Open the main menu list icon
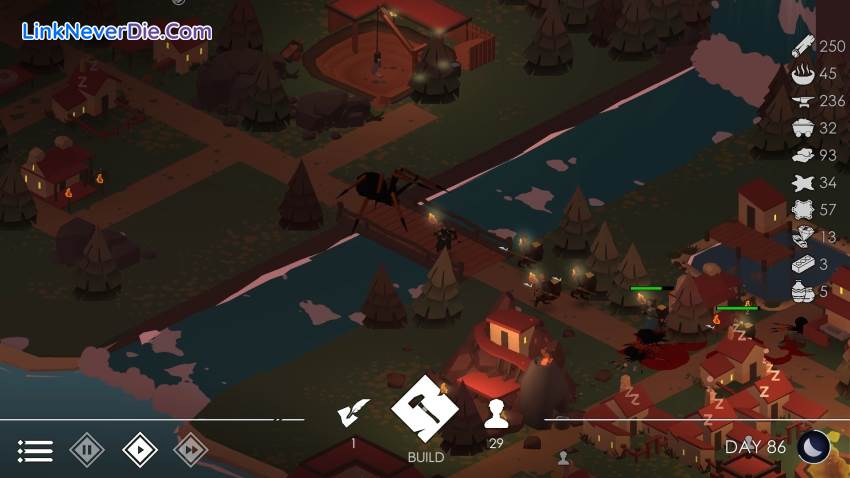850x478 pixels. tap(35, 451)
